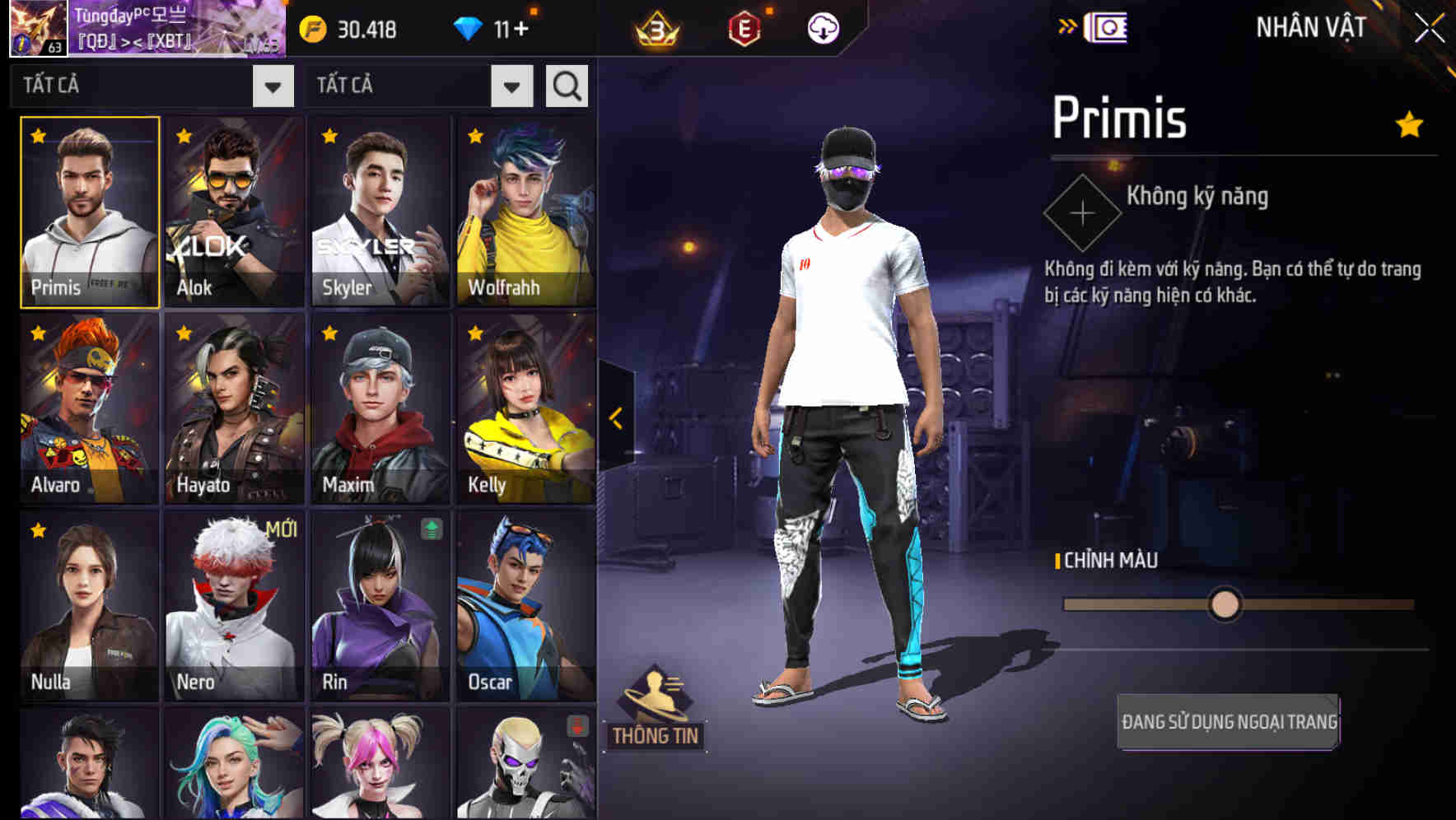
Task: Open the gold crown rank badge
Action: (655, 27)
